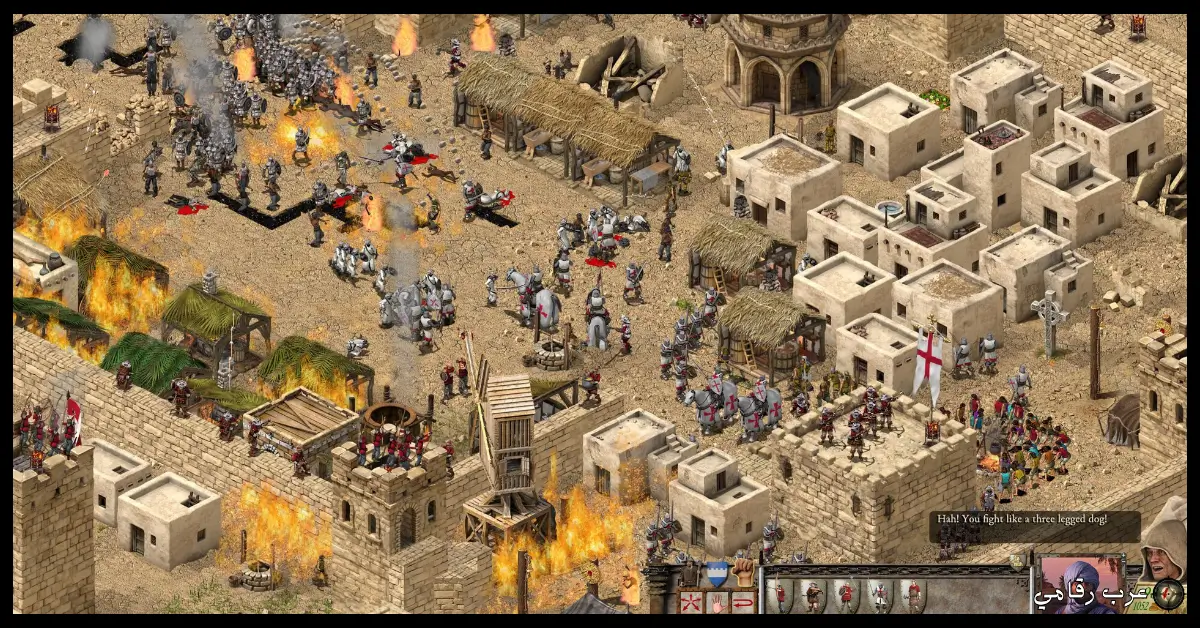This screenshot has width=1200, height=628.
Task: Pick the white-tabard swordsman unit shield
Action: pyautogui.click(x=879, y=595)
